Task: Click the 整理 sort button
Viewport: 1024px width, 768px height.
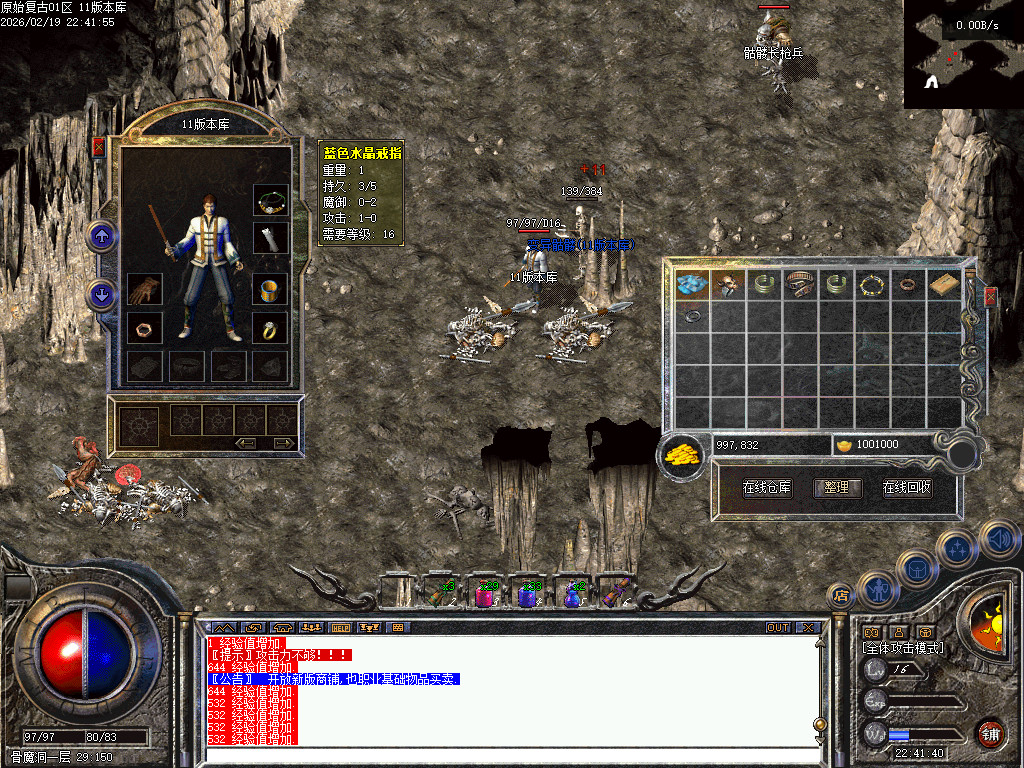Action: 837,488
